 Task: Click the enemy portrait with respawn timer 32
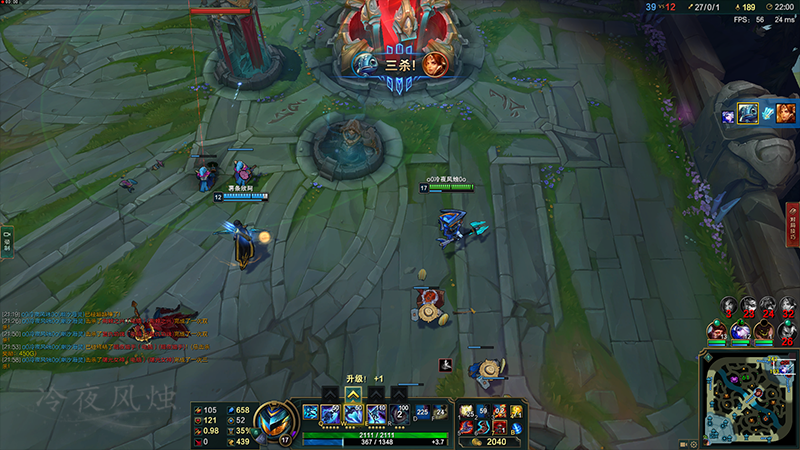(787, 304)
